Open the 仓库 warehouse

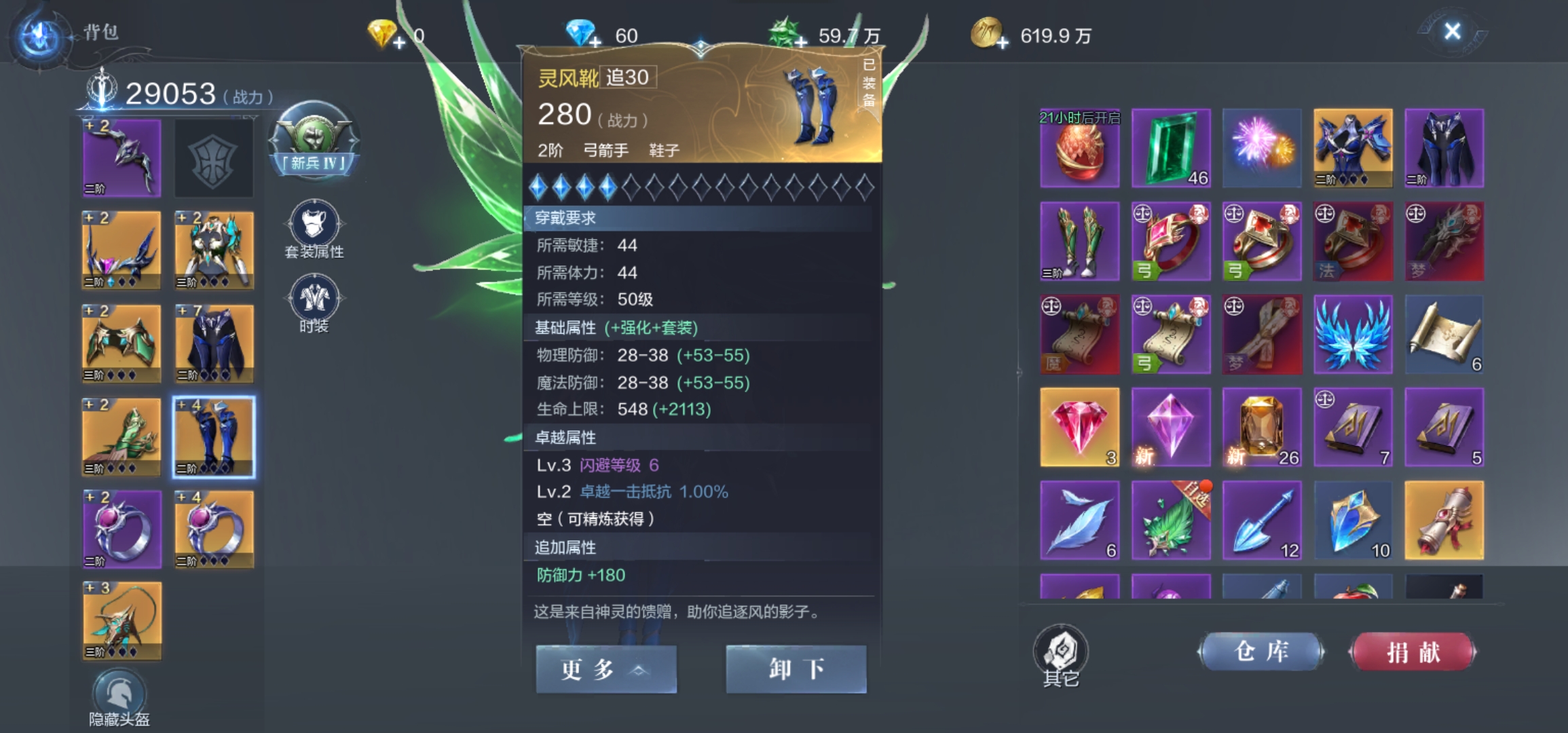[x=1261, y=652]
